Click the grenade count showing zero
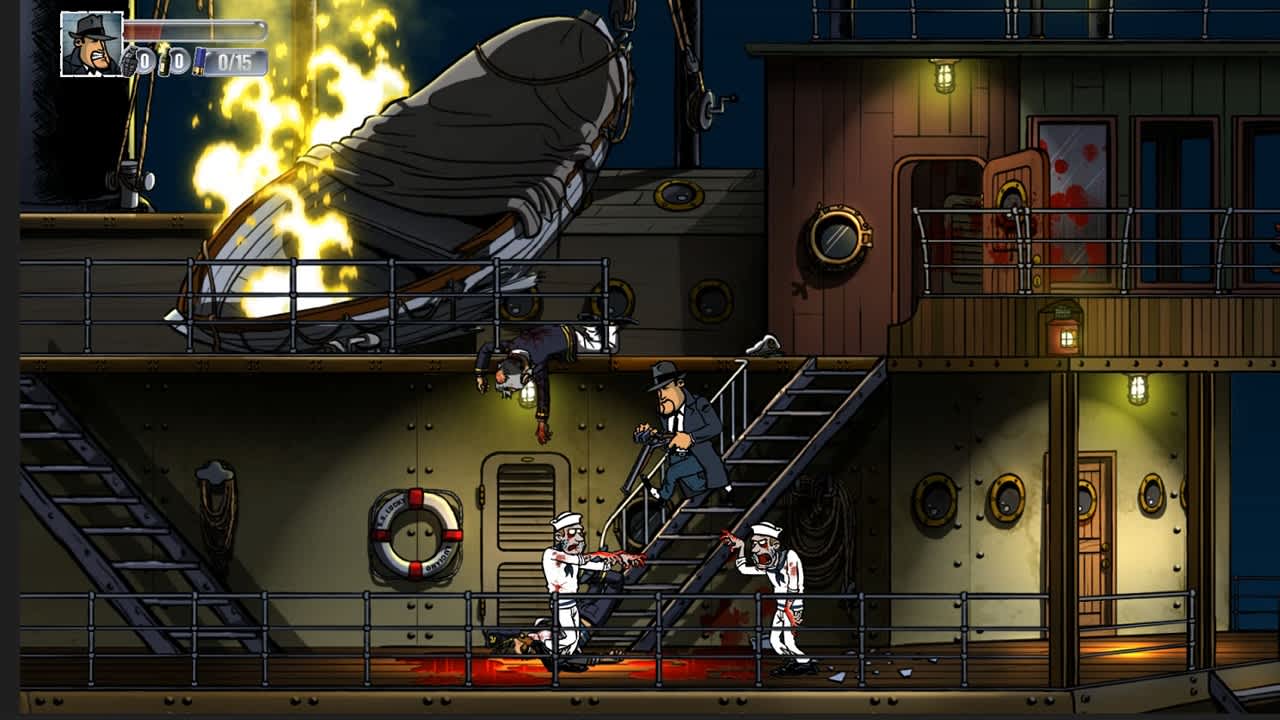This screenshot has height=720, width=1280. 145,58
